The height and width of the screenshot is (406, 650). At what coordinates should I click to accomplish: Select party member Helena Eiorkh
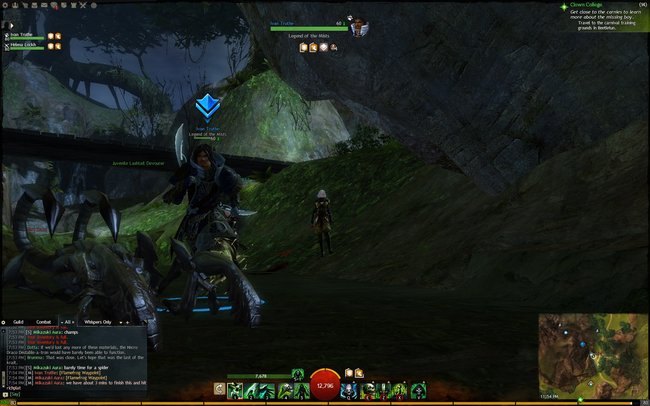pyautogui.click(x=22, y=45)
